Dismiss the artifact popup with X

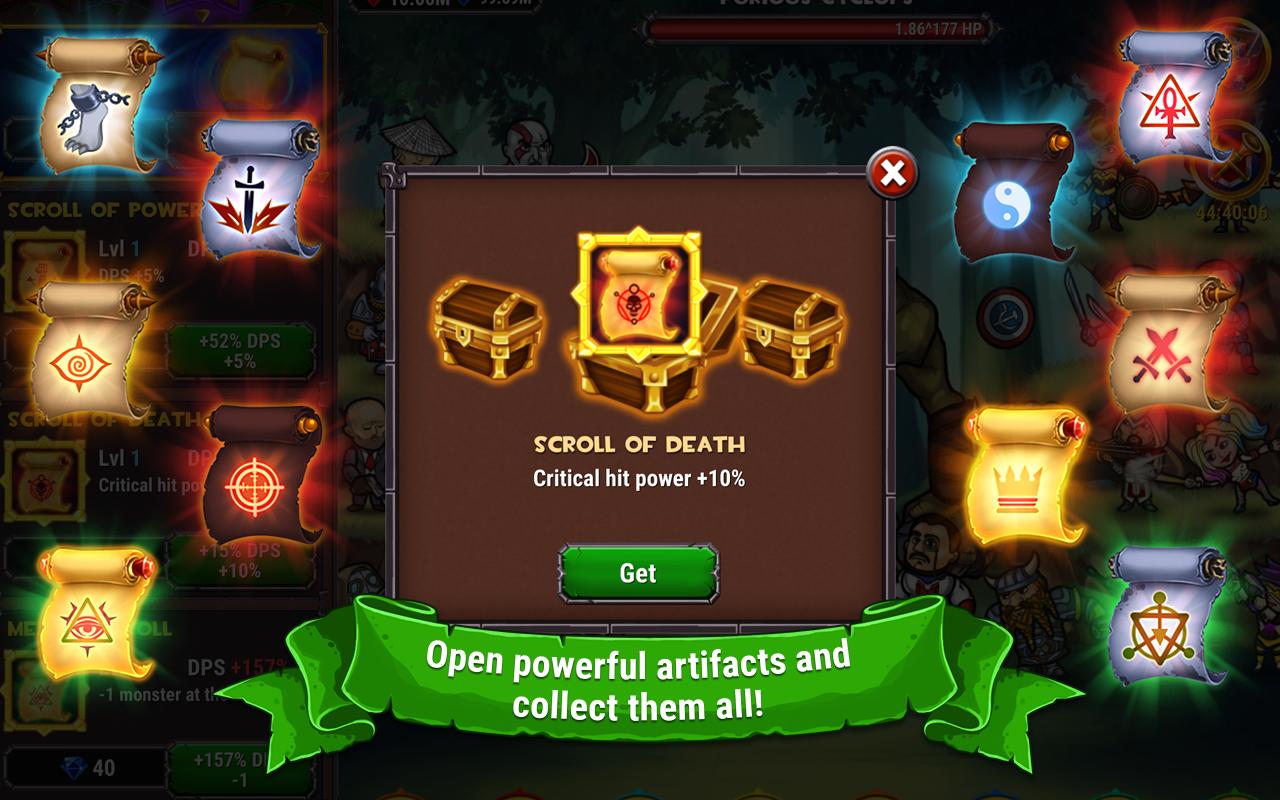[x=894, y=172]
